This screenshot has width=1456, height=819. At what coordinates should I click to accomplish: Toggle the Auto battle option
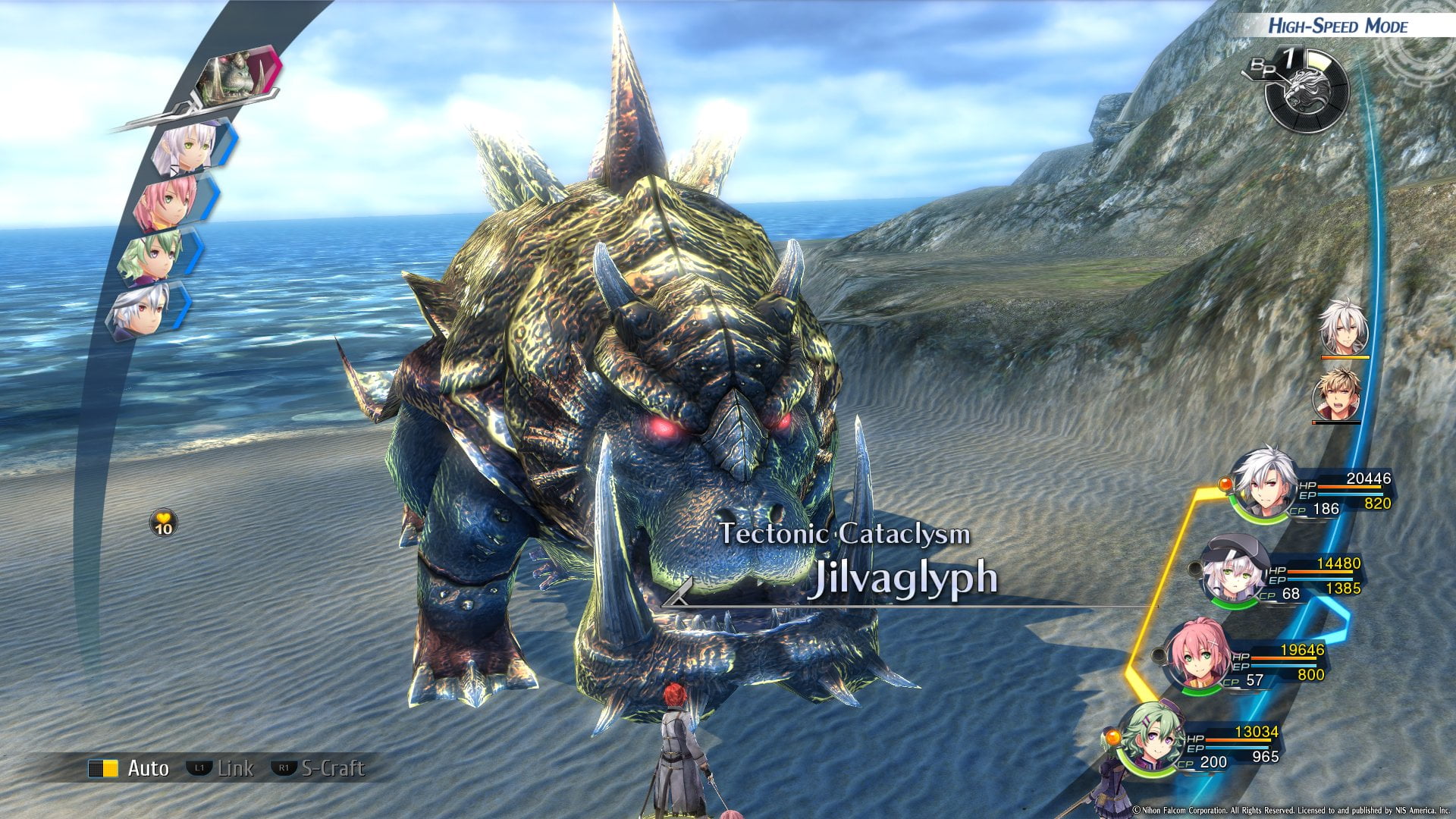[129, 768]
